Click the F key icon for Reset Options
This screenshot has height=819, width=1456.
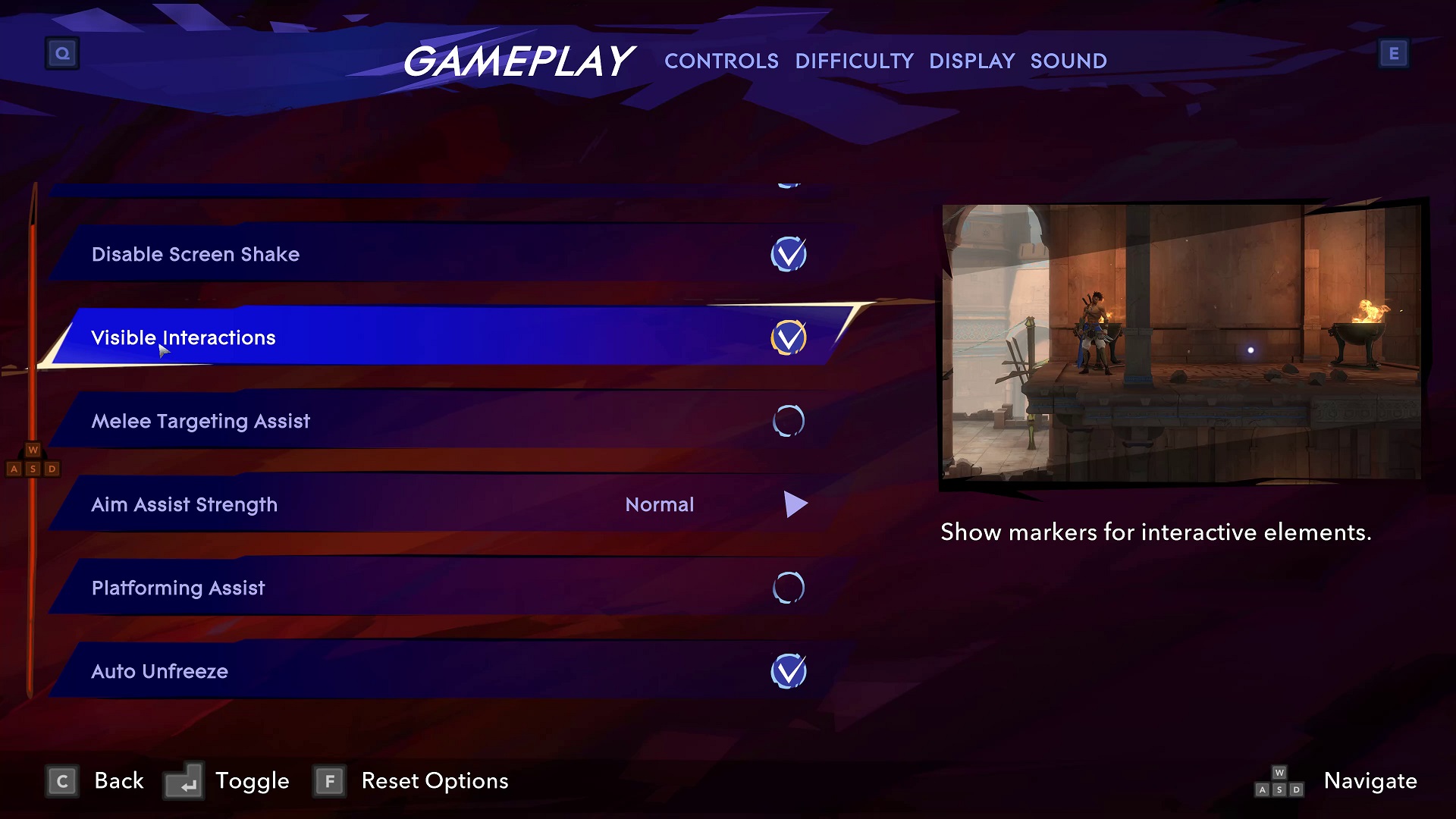tap(329, 780)
